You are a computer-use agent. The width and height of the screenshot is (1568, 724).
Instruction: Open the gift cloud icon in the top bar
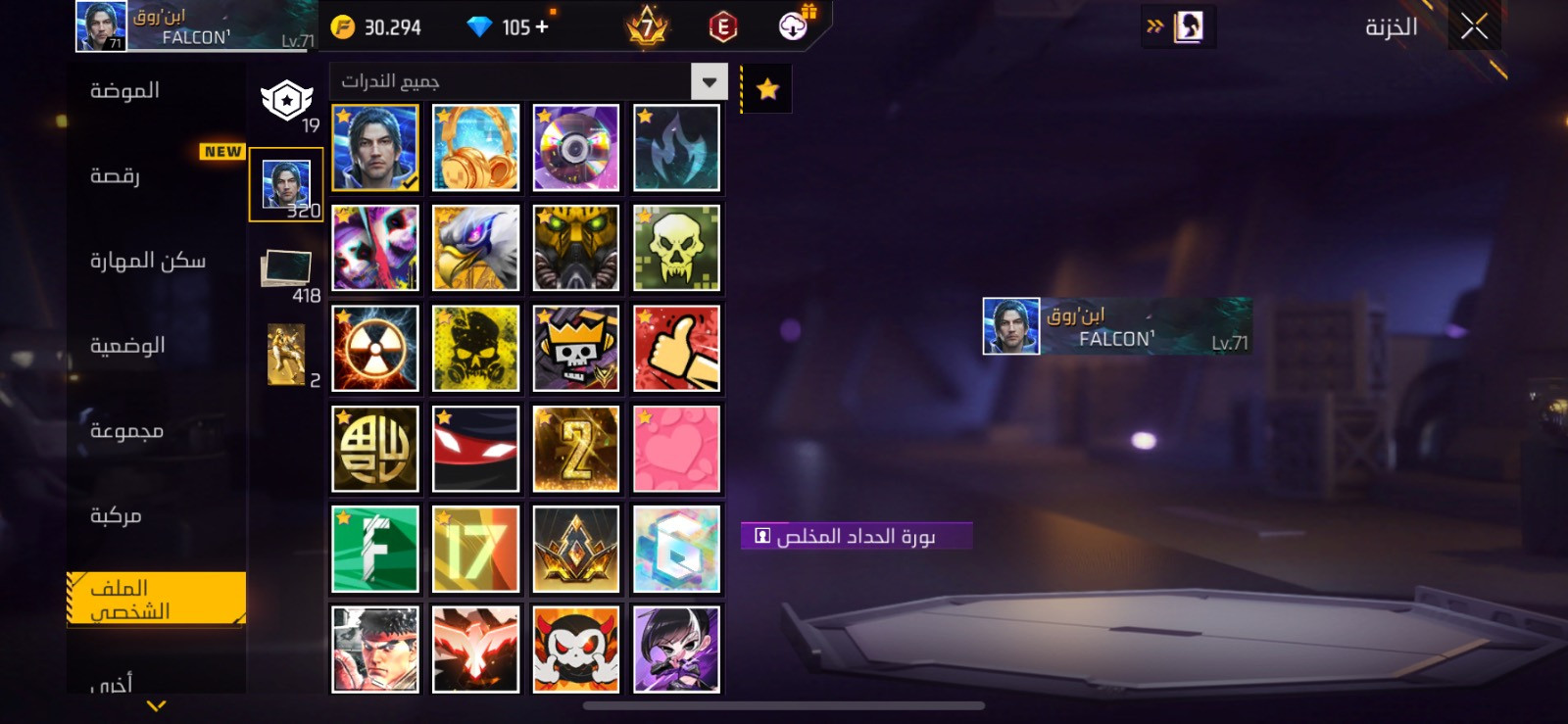coord(790,26)
